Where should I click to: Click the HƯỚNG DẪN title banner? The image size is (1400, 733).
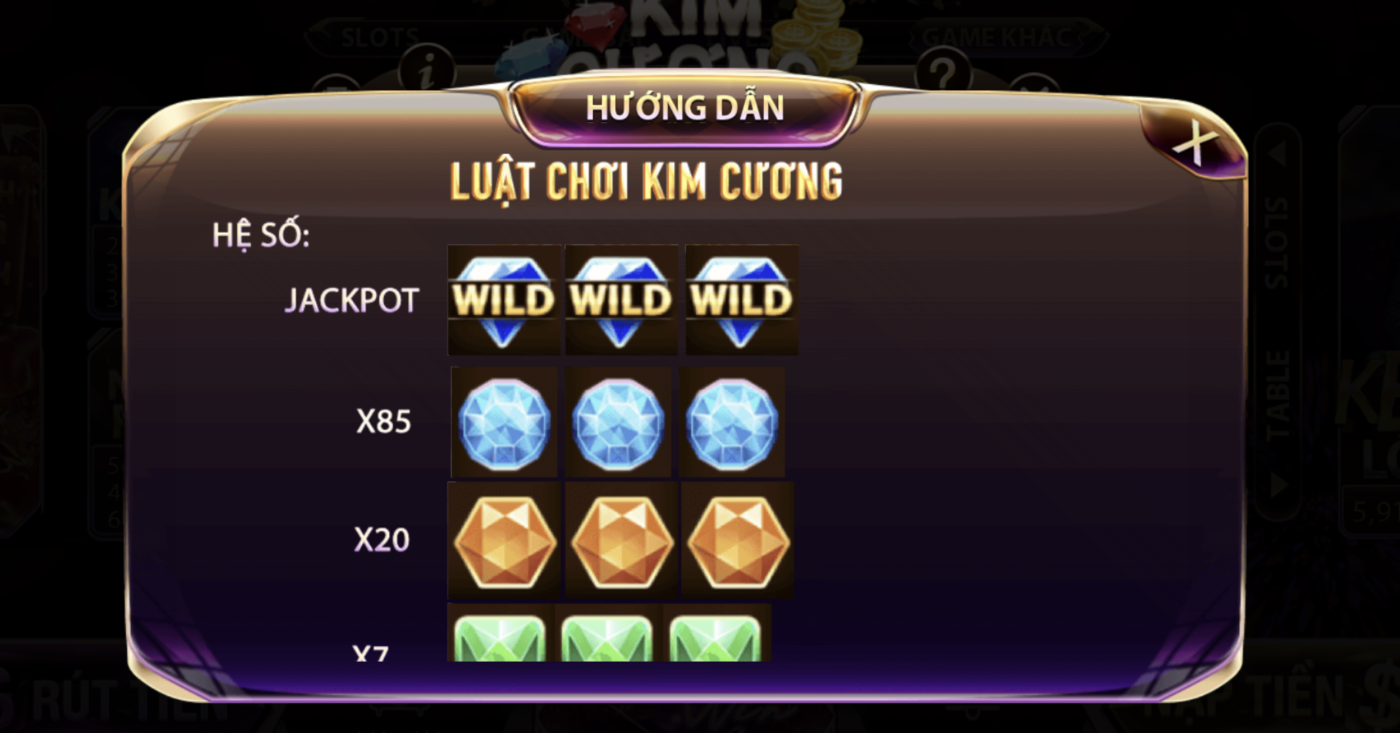[x=686, y=105]
